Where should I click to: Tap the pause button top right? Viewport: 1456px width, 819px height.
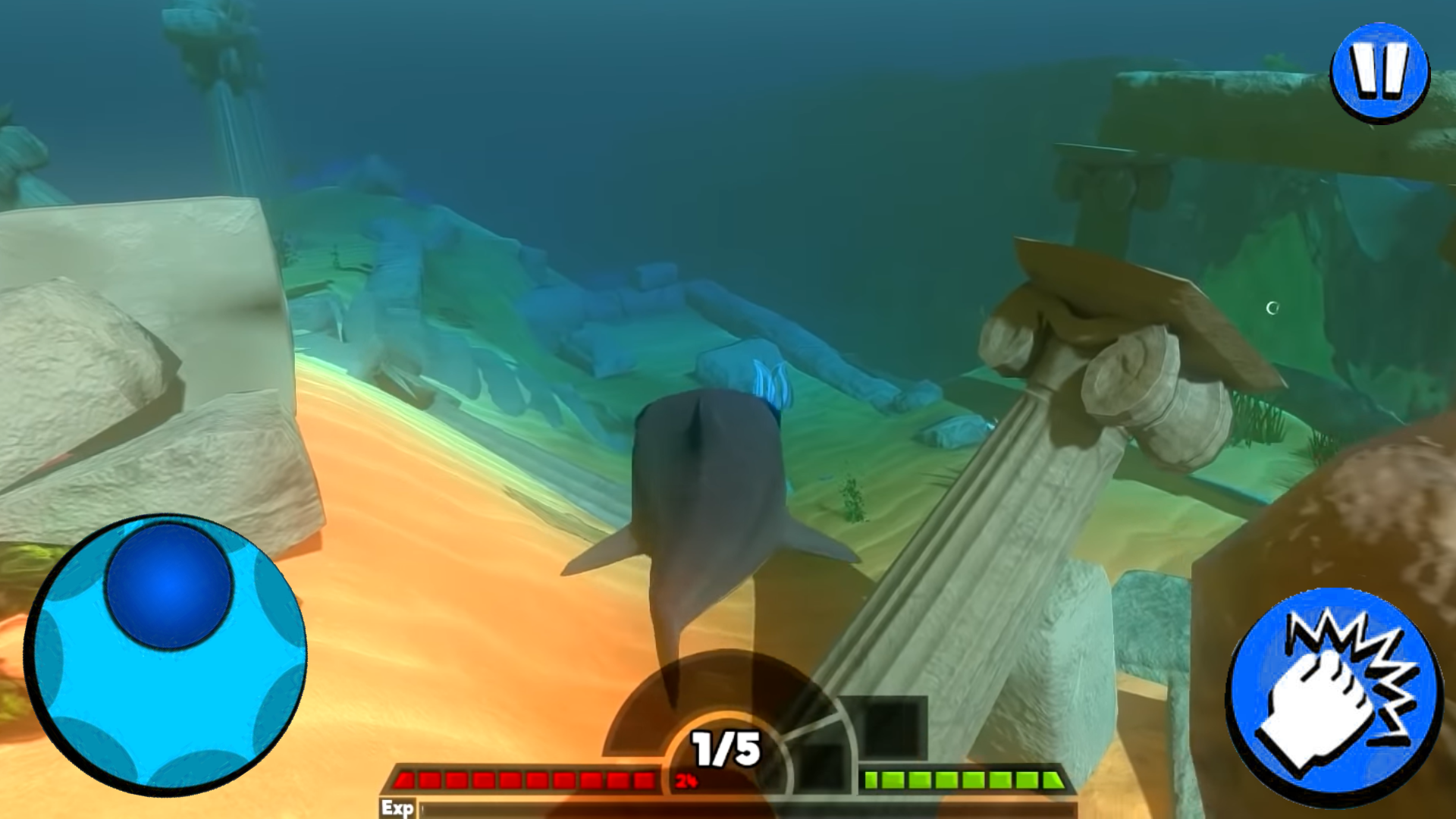pos(1380,72)
